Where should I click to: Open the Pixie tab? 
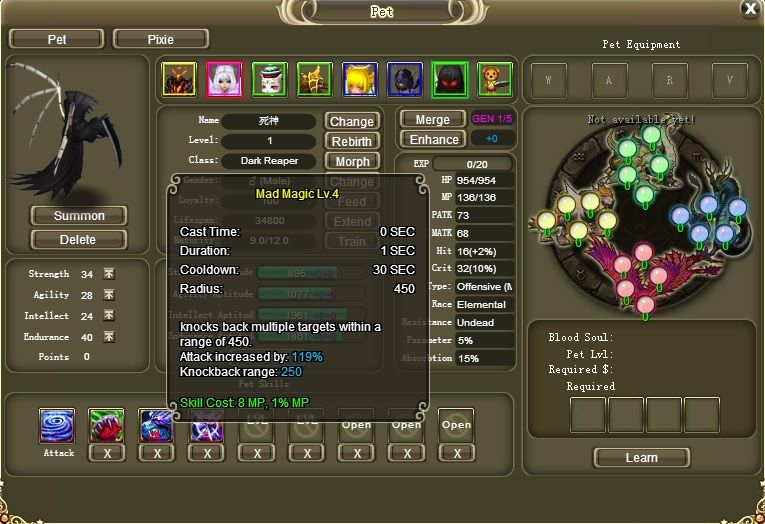pyautogui.click(x=161, y=39)
